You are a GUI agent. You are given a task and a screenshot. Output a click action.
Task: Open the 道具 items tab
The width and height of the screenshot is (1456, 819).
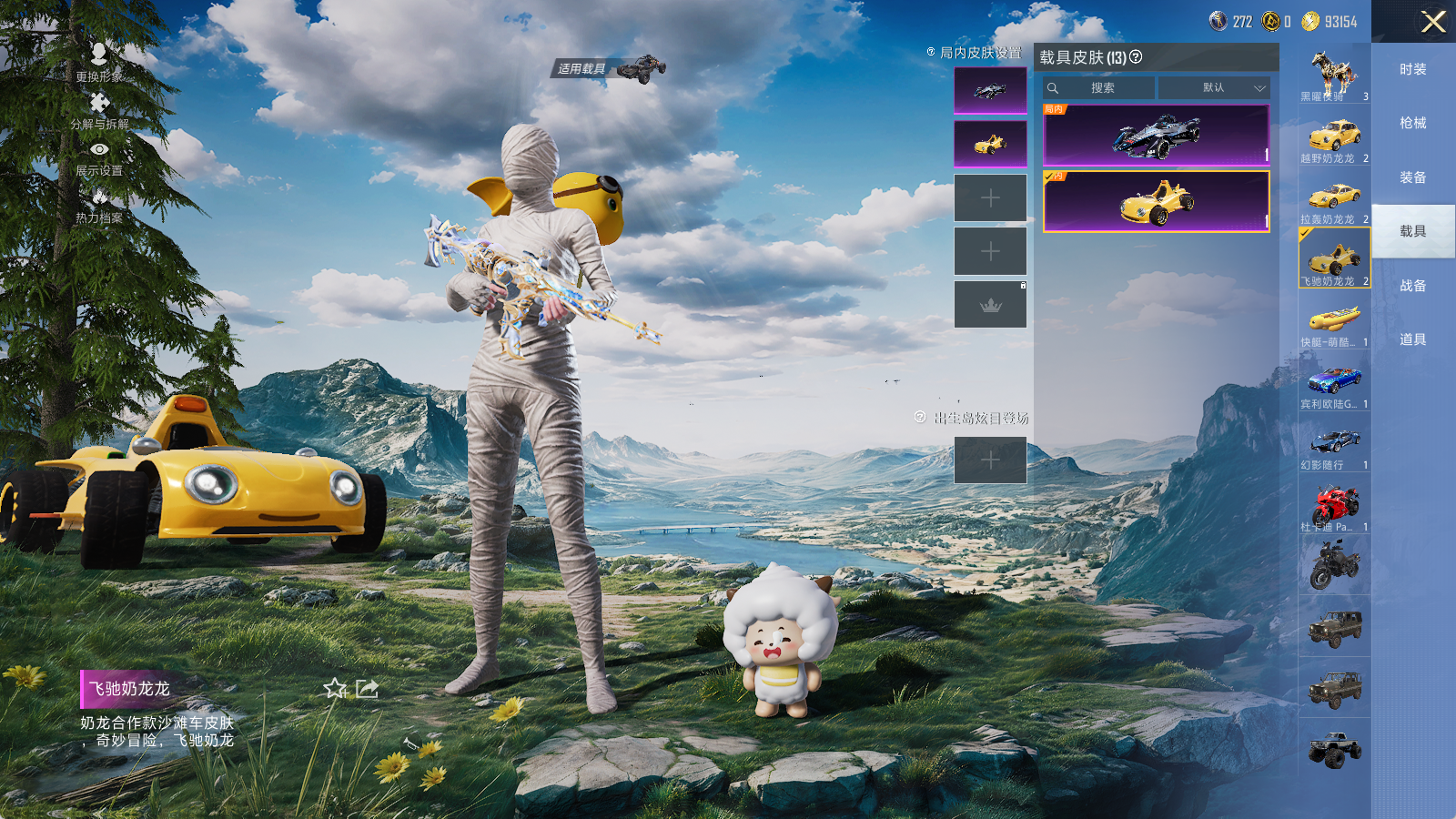(1412, 339)
